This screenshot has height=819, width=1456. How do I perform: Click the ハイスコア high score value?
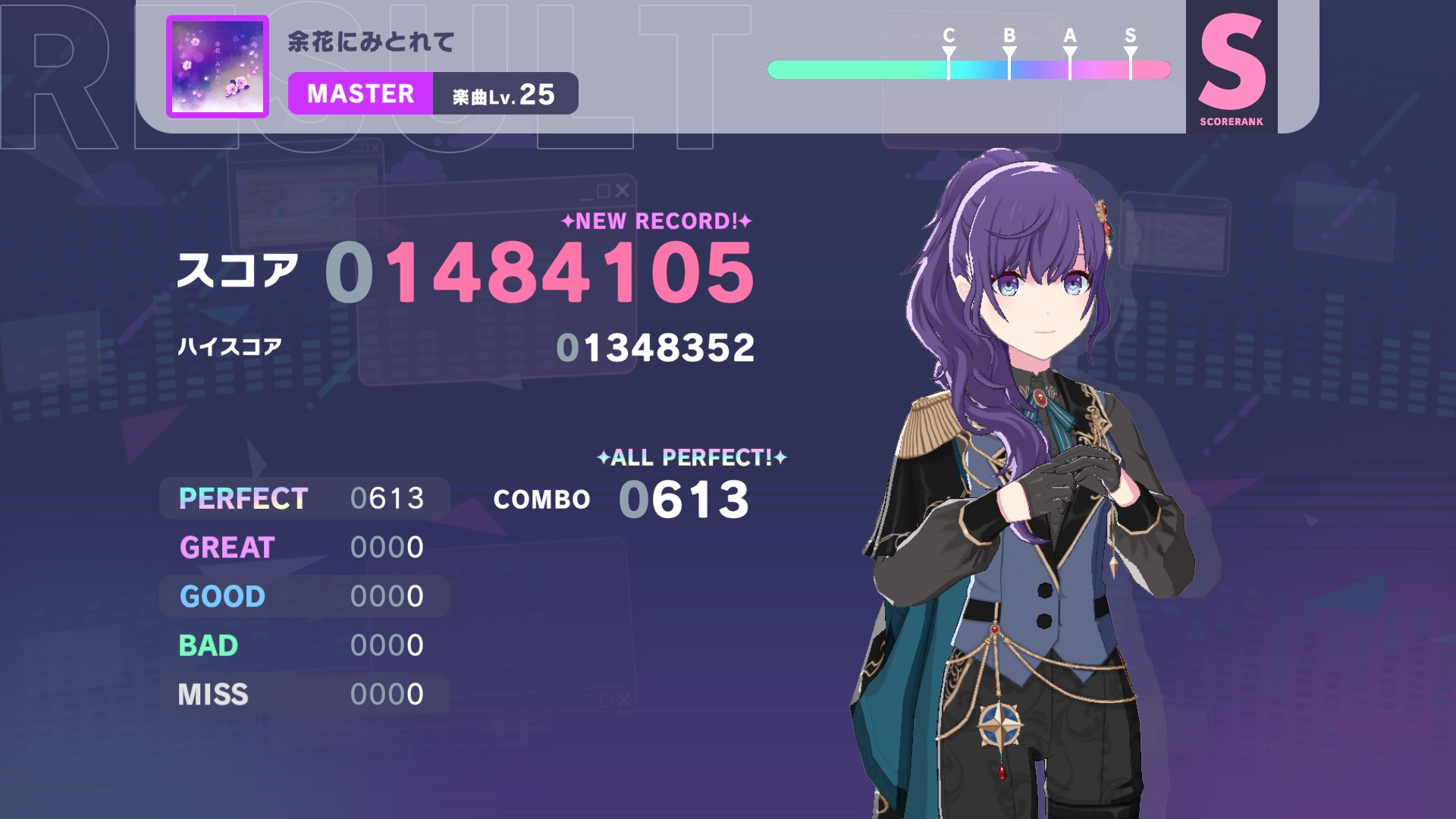coord(654,347)
